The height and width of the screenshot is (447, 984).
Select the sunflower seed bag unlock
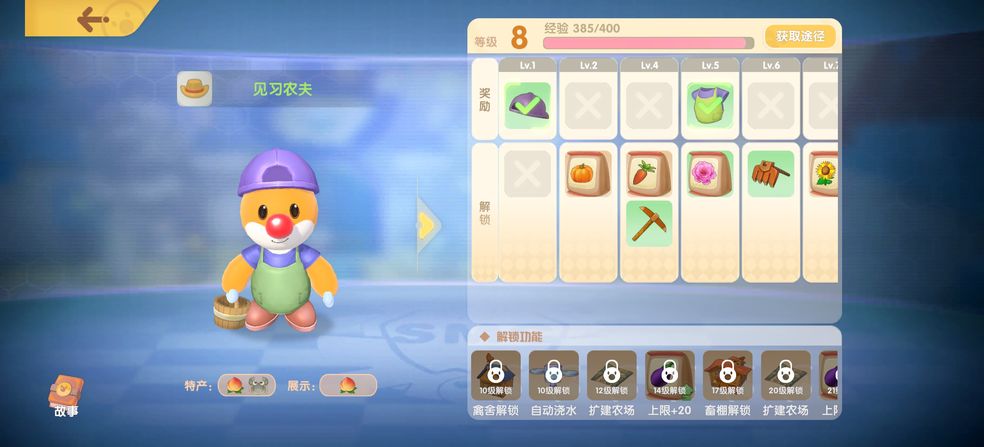pos(824,174)
